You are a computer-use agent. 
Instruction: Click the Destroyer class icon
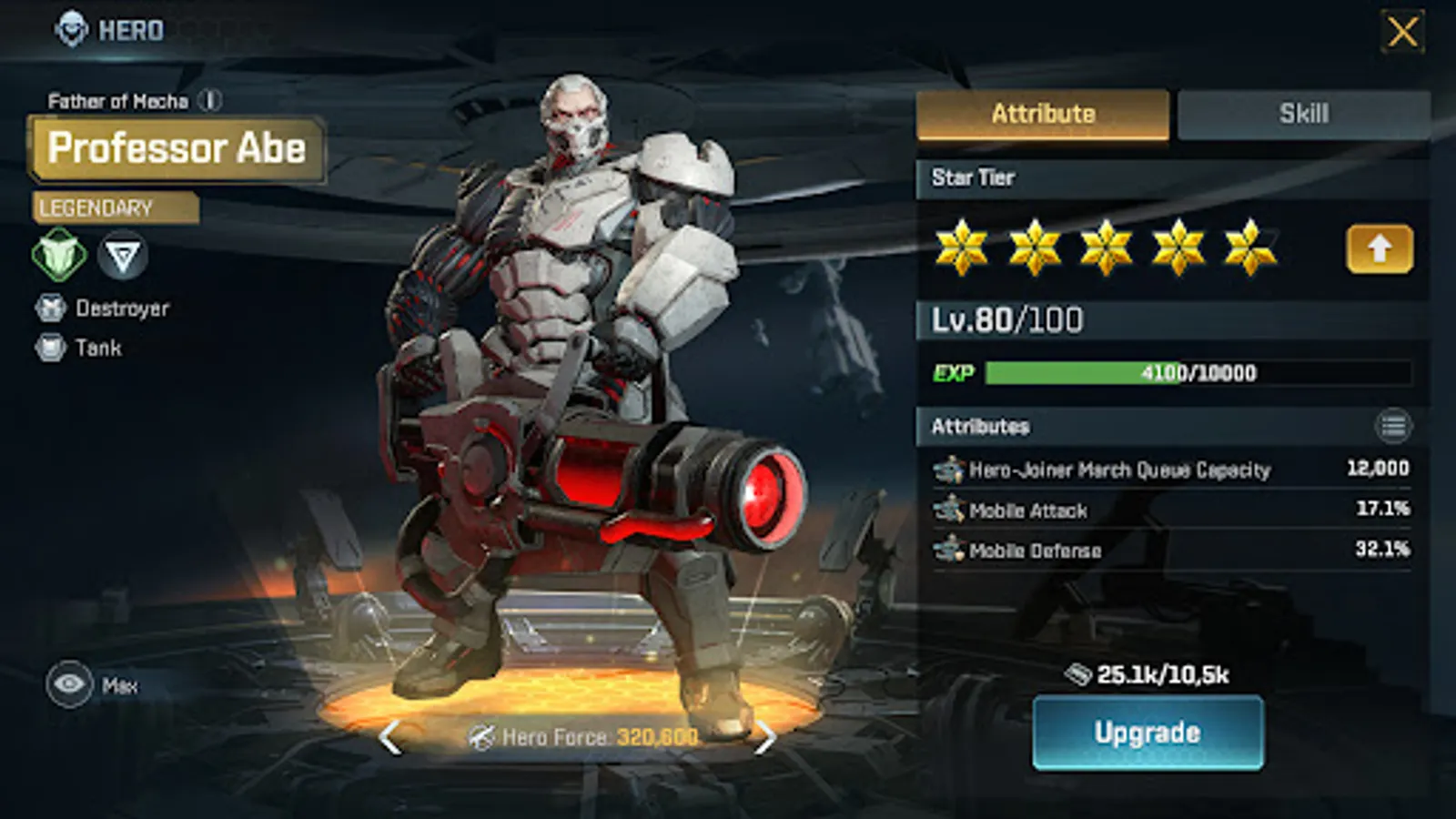tap(50, 308)
